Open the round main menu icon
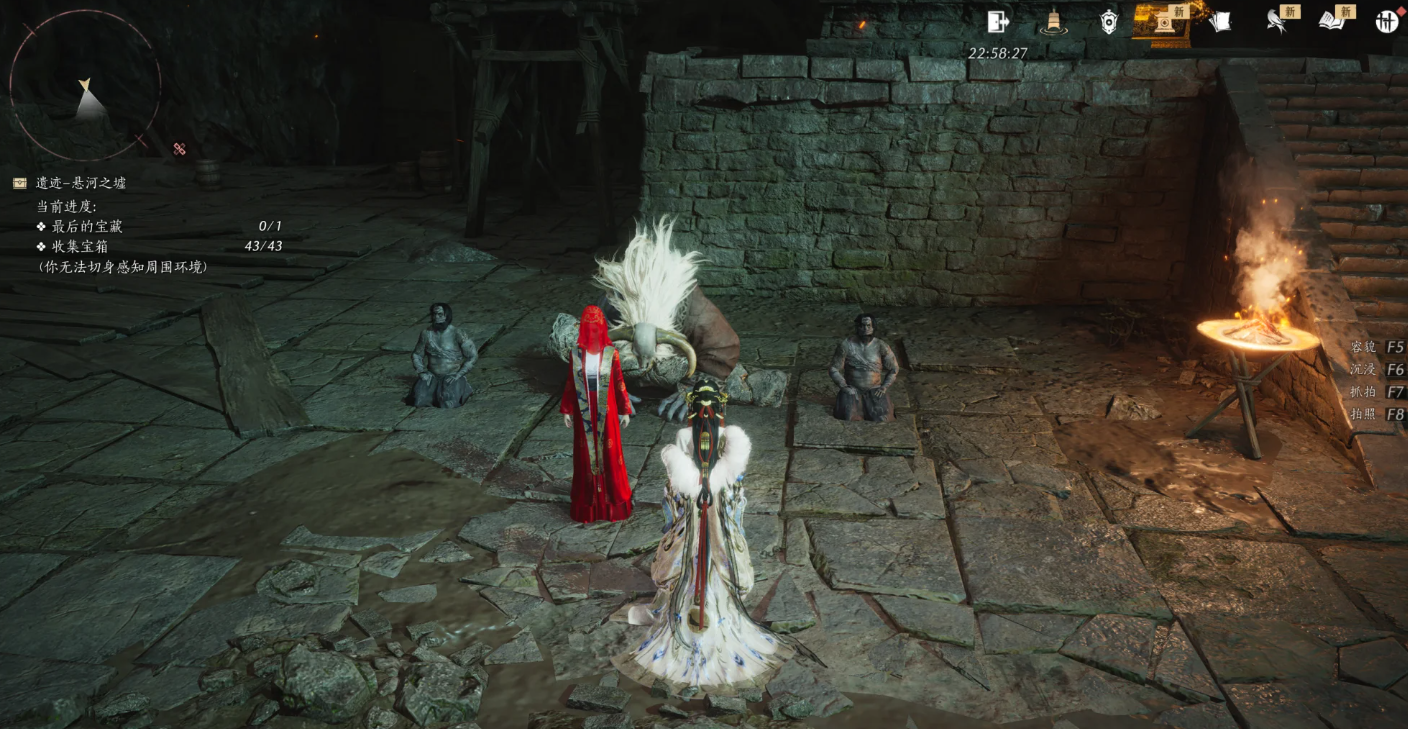Viewport: 1408px width, 729px height. coord(1386,22)
